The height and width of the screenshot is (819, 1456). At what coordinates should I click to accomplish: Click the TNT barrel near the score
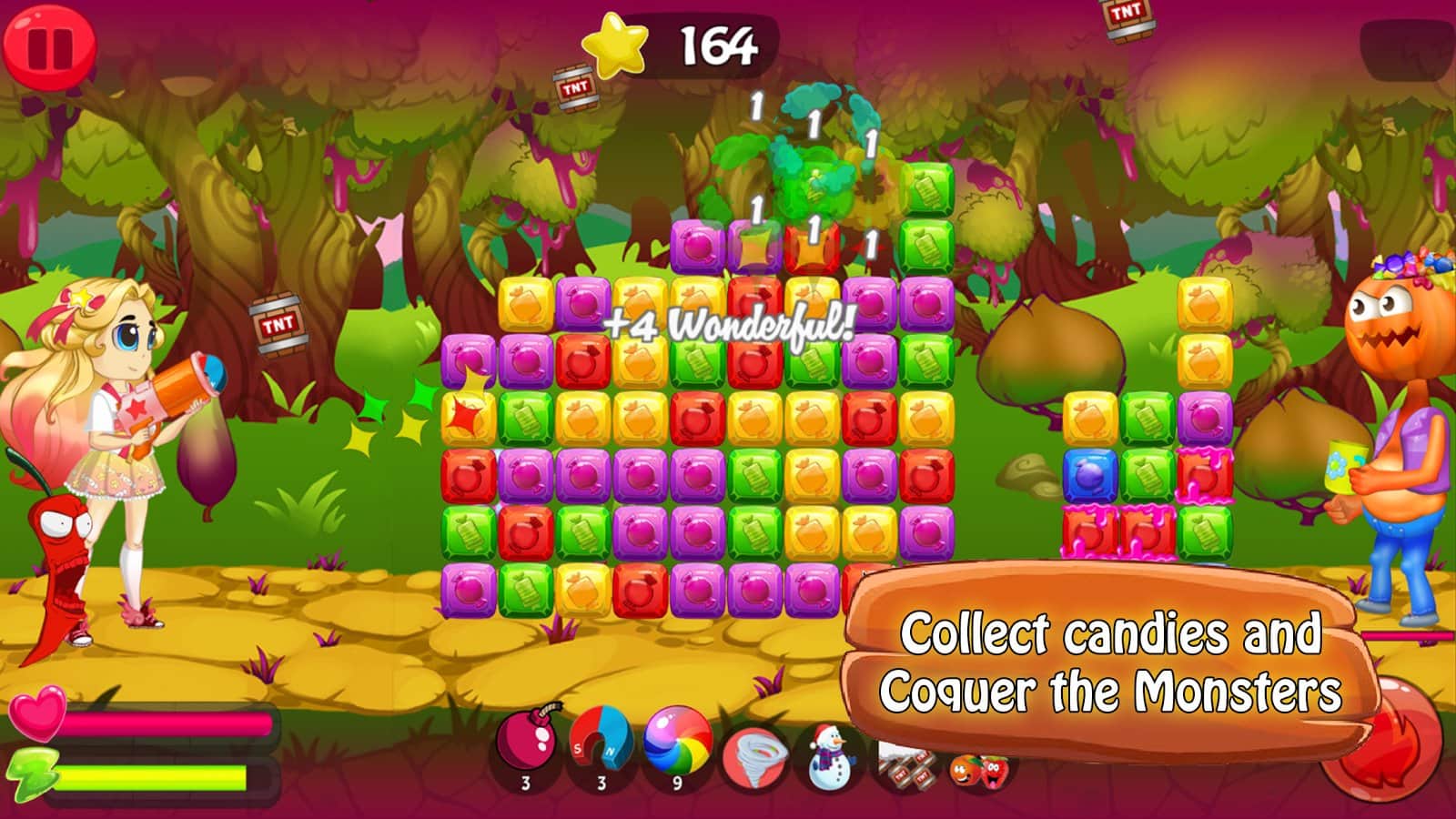pyautogui.click(x=576, y=87)
